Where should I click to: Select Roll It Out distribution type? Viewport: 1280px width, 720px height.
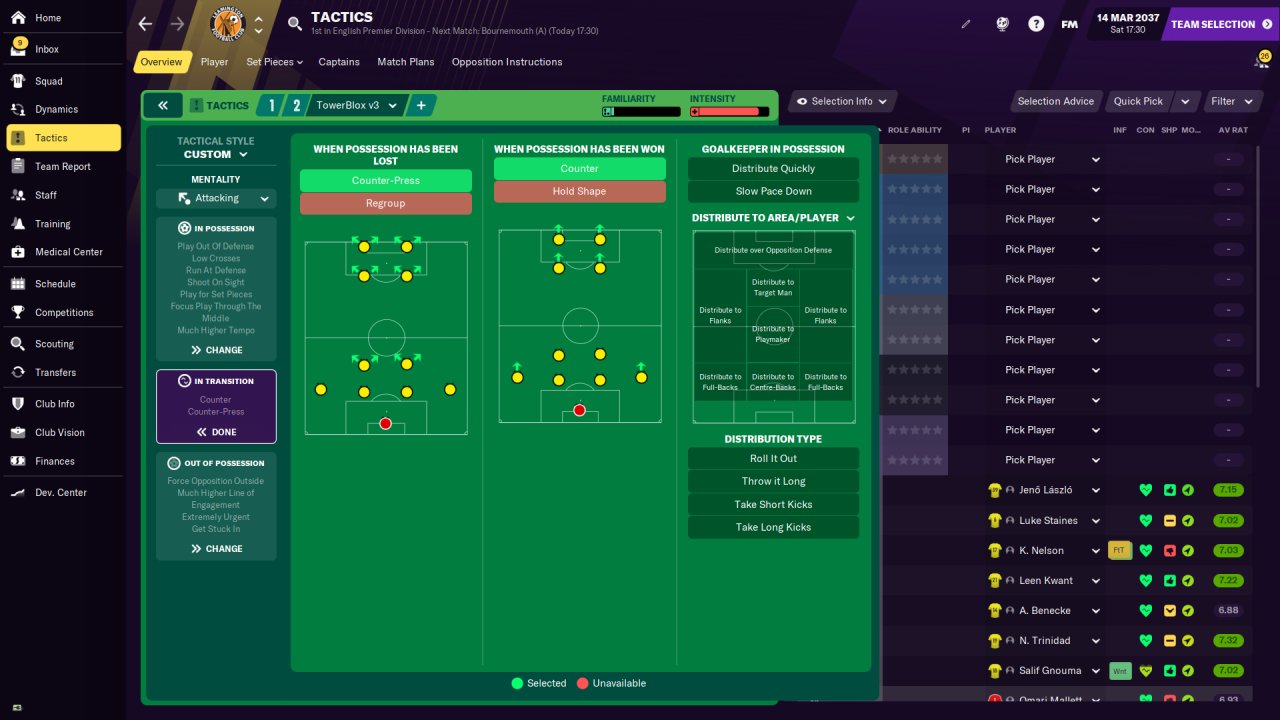(773, 458)
